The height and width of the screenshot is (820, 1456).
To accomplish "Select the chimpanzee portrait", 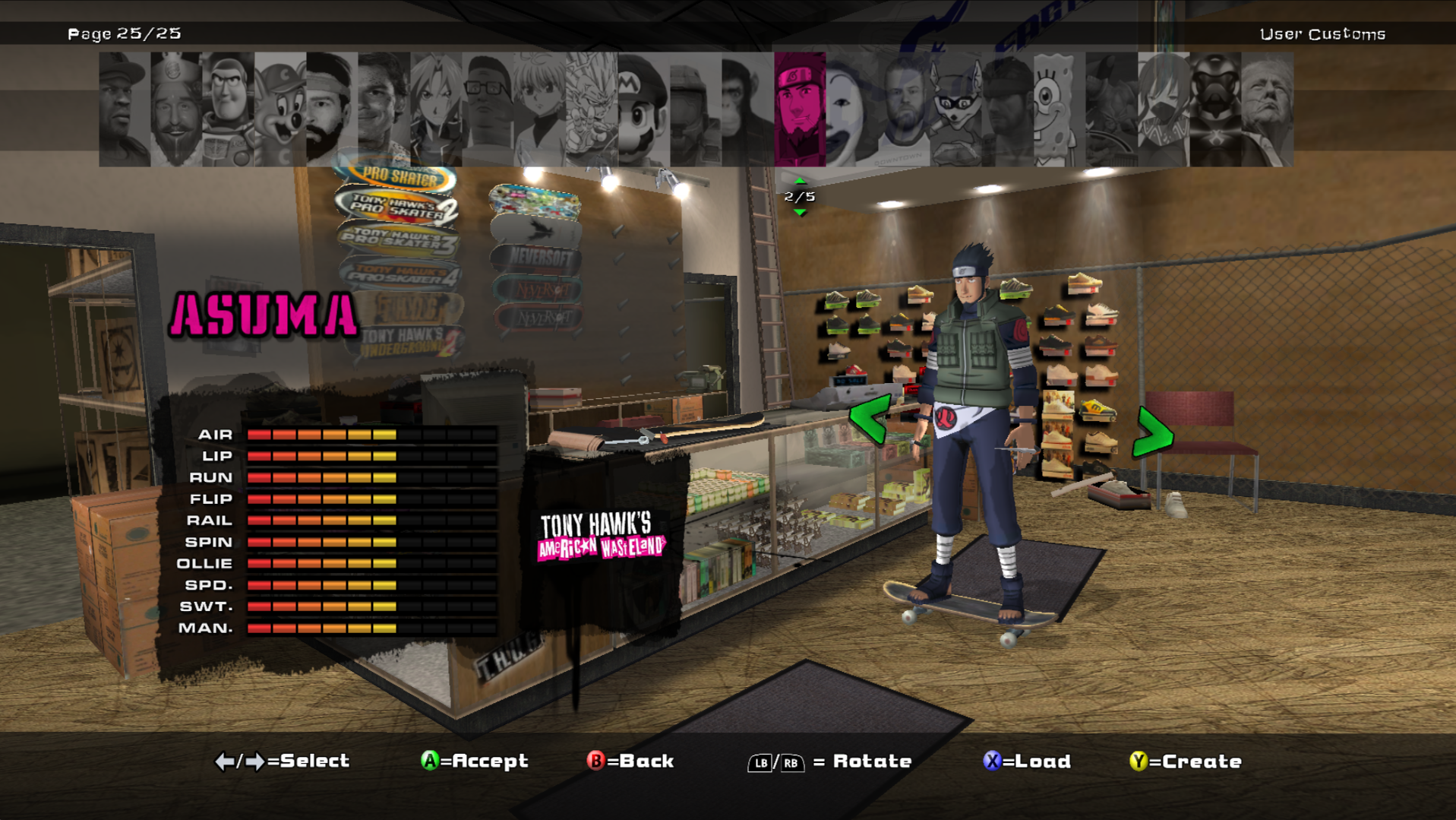I will click(747, 109).
